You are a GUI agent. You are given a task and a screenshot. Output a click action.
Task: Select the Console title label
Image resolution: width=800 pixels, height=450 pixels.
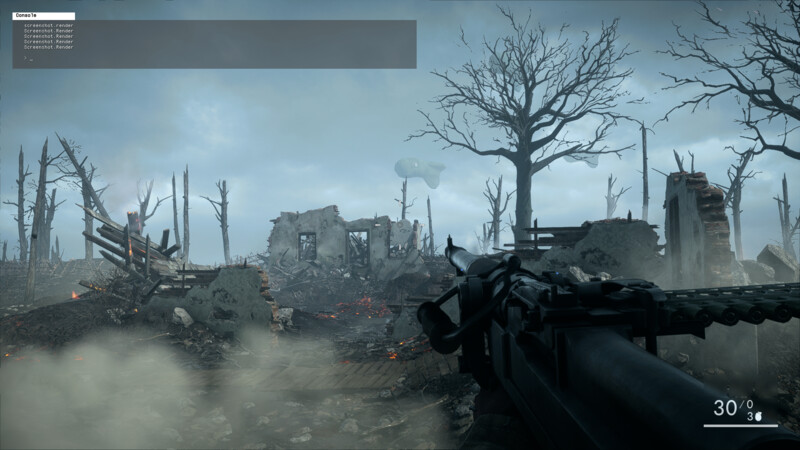(x=43, y=16)
